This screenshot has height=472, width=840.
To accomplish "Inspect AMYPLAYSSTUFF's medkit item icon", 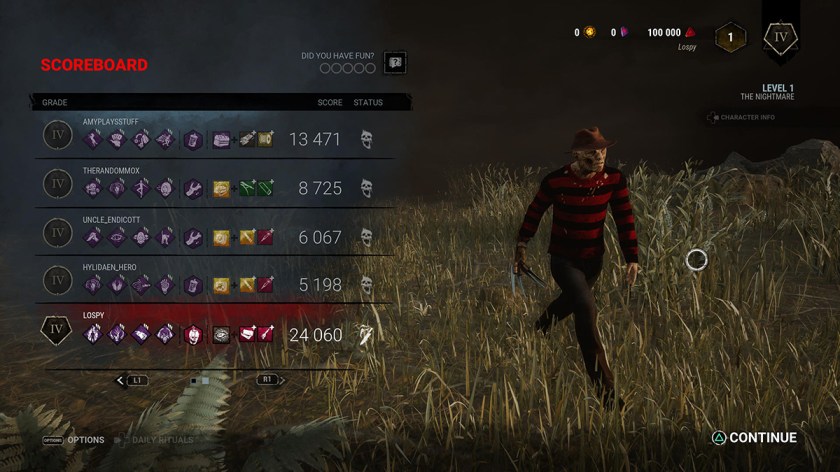I will [222, 139].
